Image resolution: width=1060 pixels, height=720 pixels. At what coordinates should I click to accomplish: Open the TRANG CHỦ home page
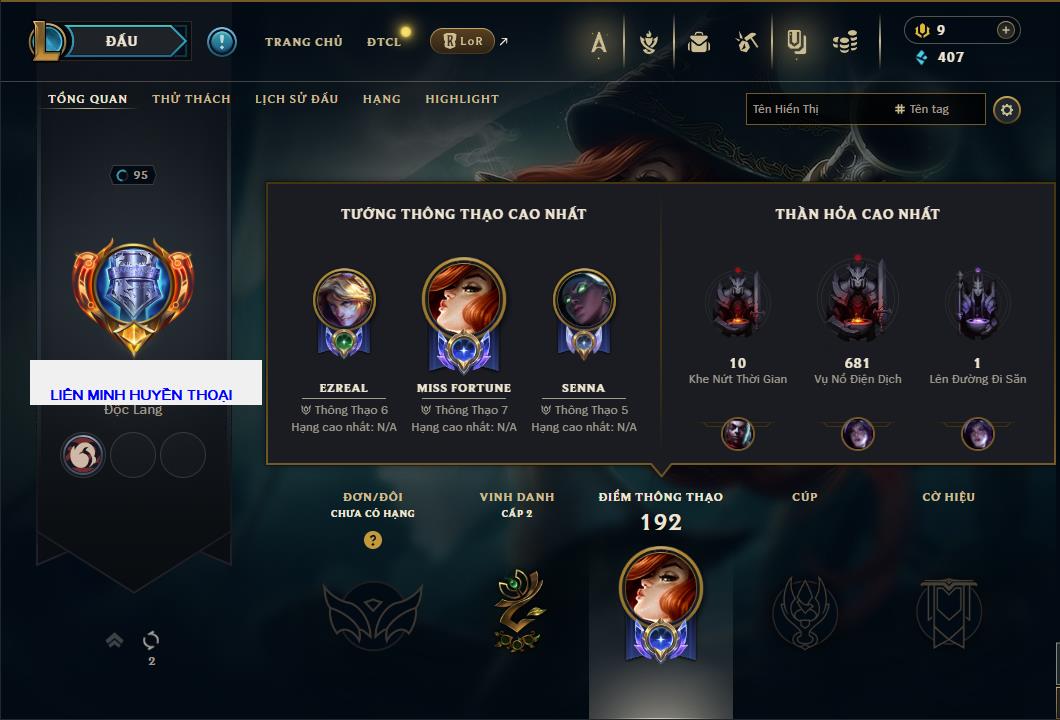click(x=303, y=42)
